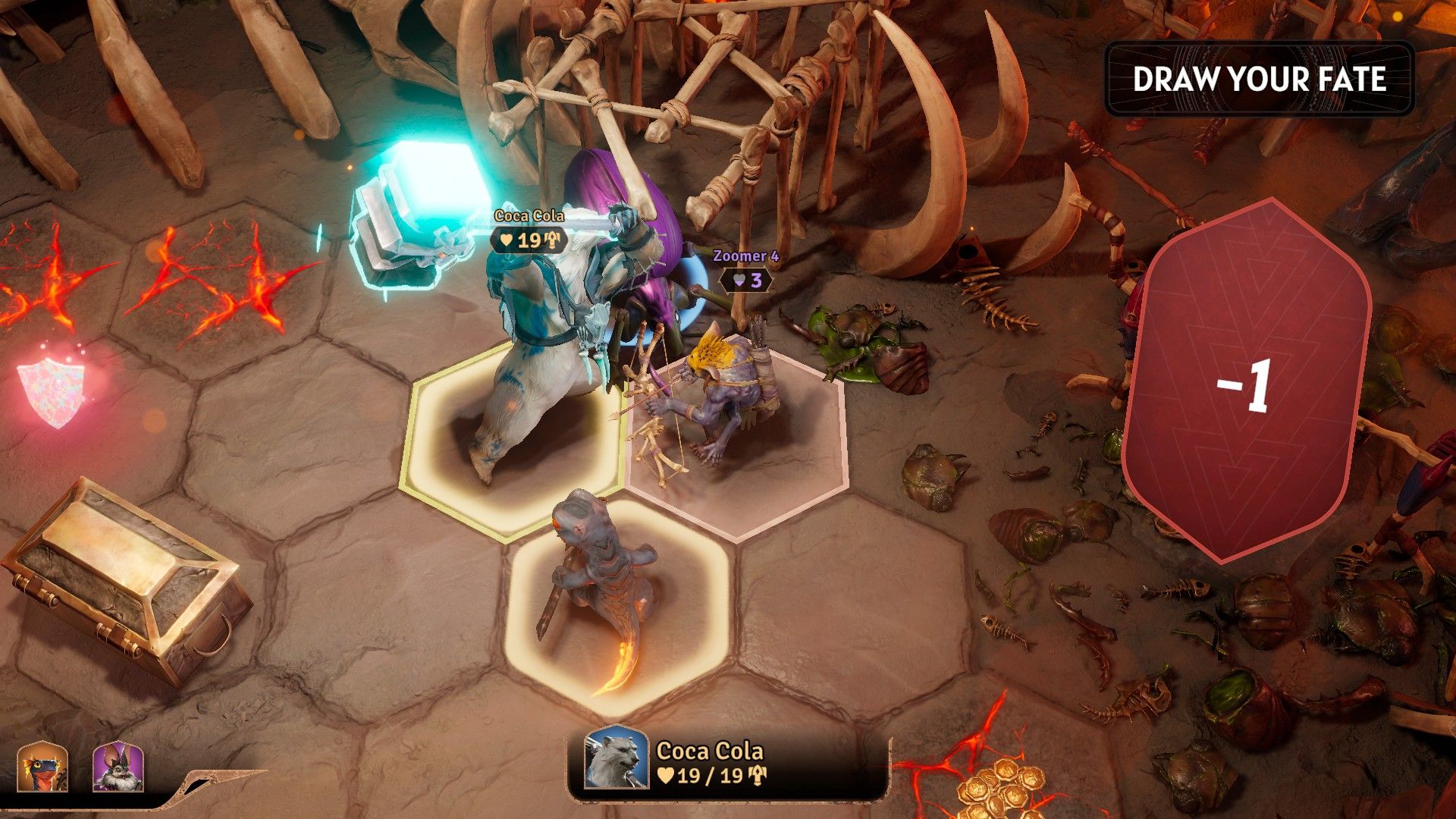1456x819 pixels.
Task: Click Coca Cola's floating name above the bear
Action: [531, 215]
